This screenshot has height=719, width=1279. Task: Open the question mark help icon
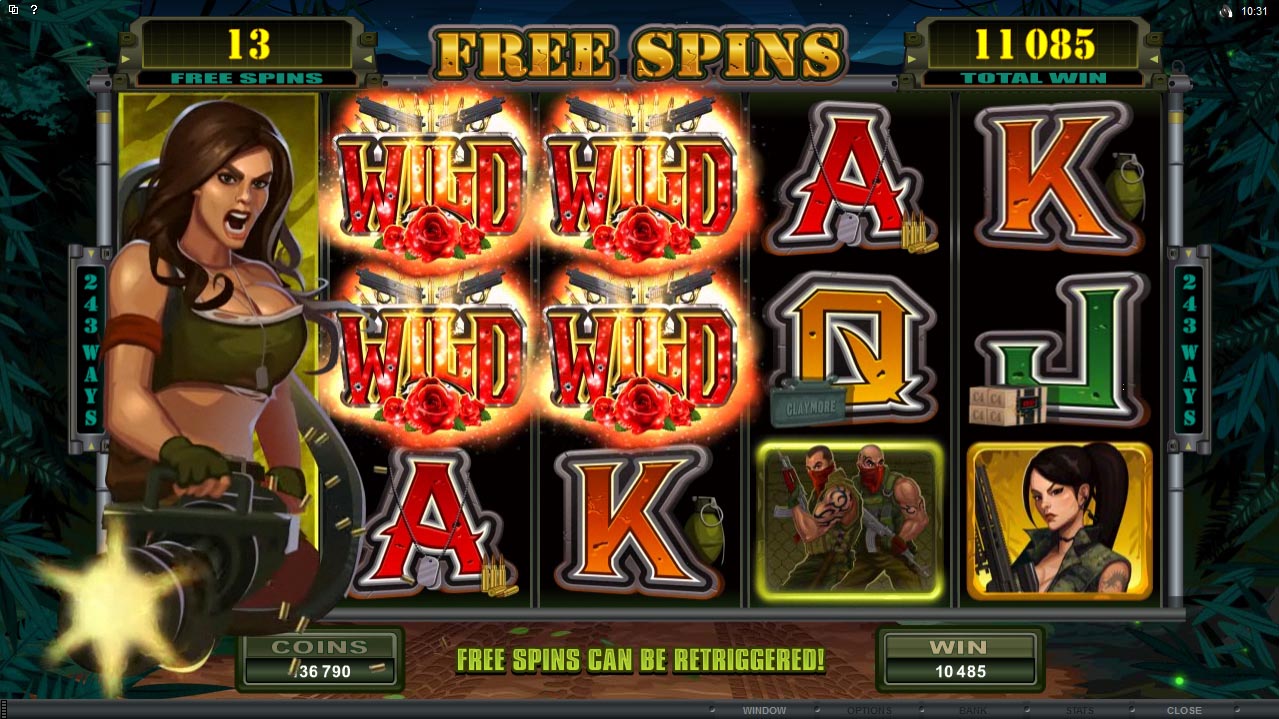(x=33, y=10)
